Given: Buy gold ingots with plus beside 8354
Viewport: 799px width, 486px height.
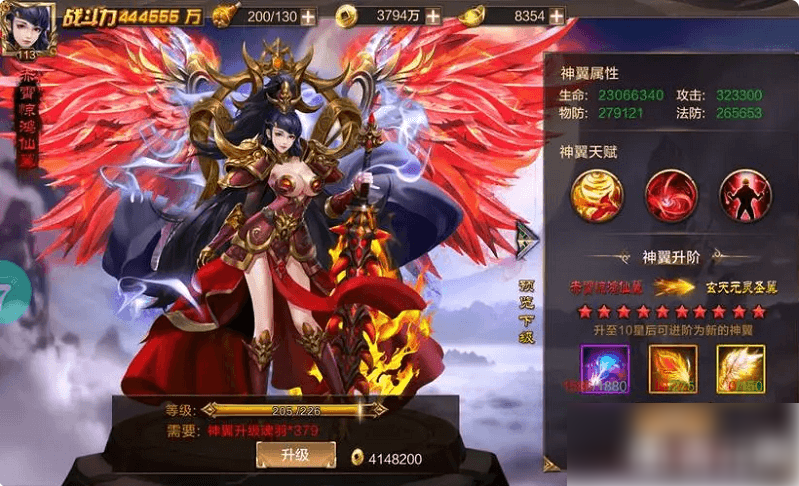Looking at the screenshot, I should pyautogui.click(x=557, y=17).
